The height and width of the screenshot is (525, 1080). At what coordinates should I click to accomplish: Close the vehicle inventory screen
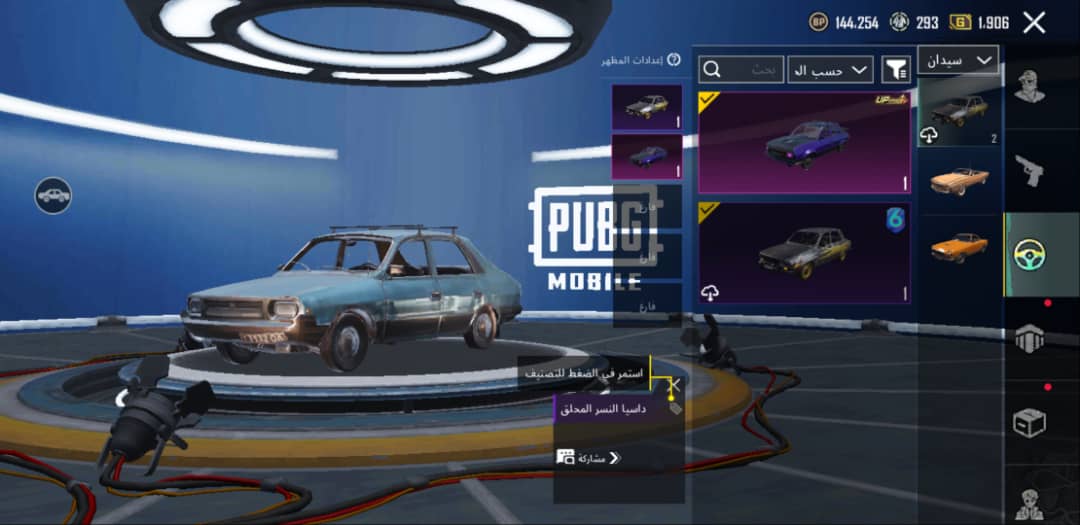[x=1034, y=23]
